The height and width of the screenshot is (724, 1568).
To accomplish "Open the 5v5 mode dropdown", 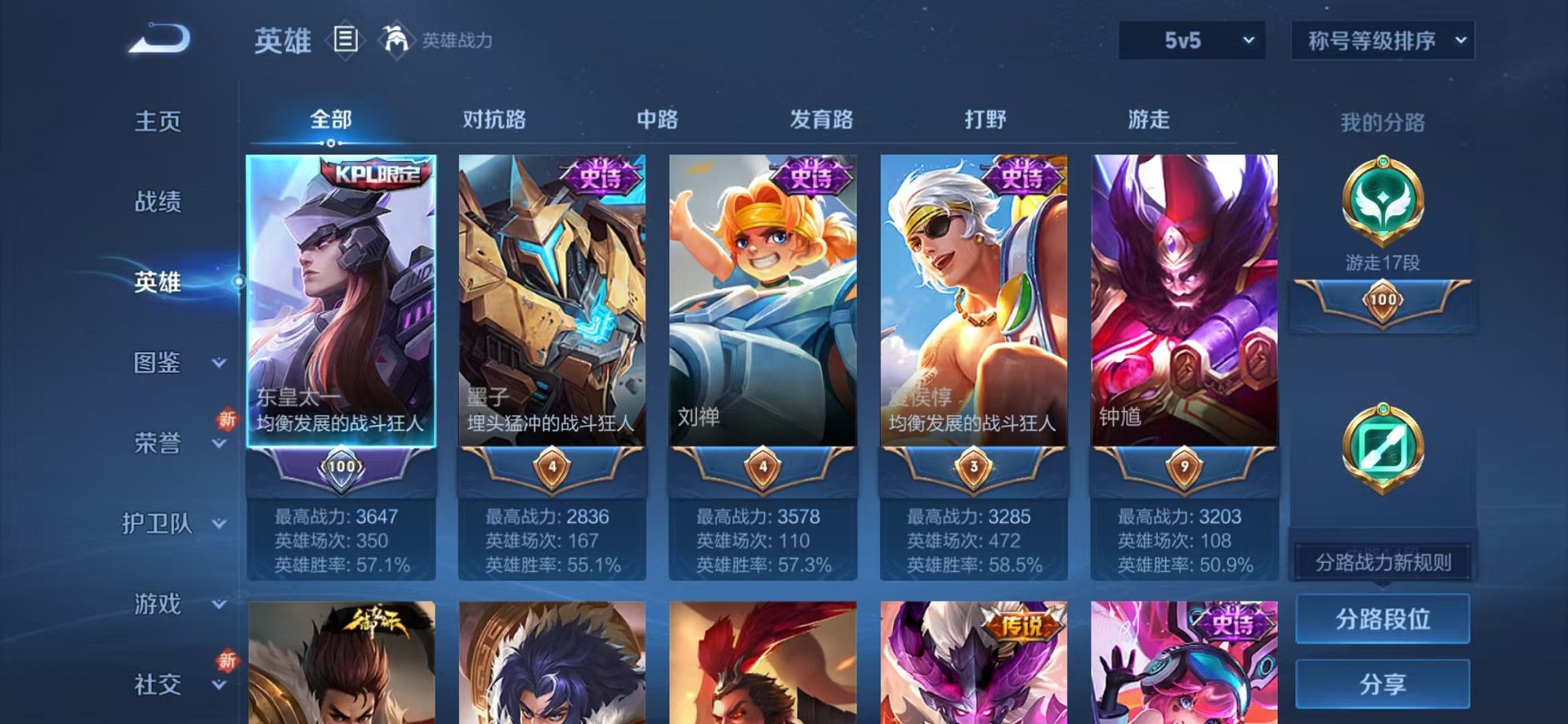I will point(1192,39).
